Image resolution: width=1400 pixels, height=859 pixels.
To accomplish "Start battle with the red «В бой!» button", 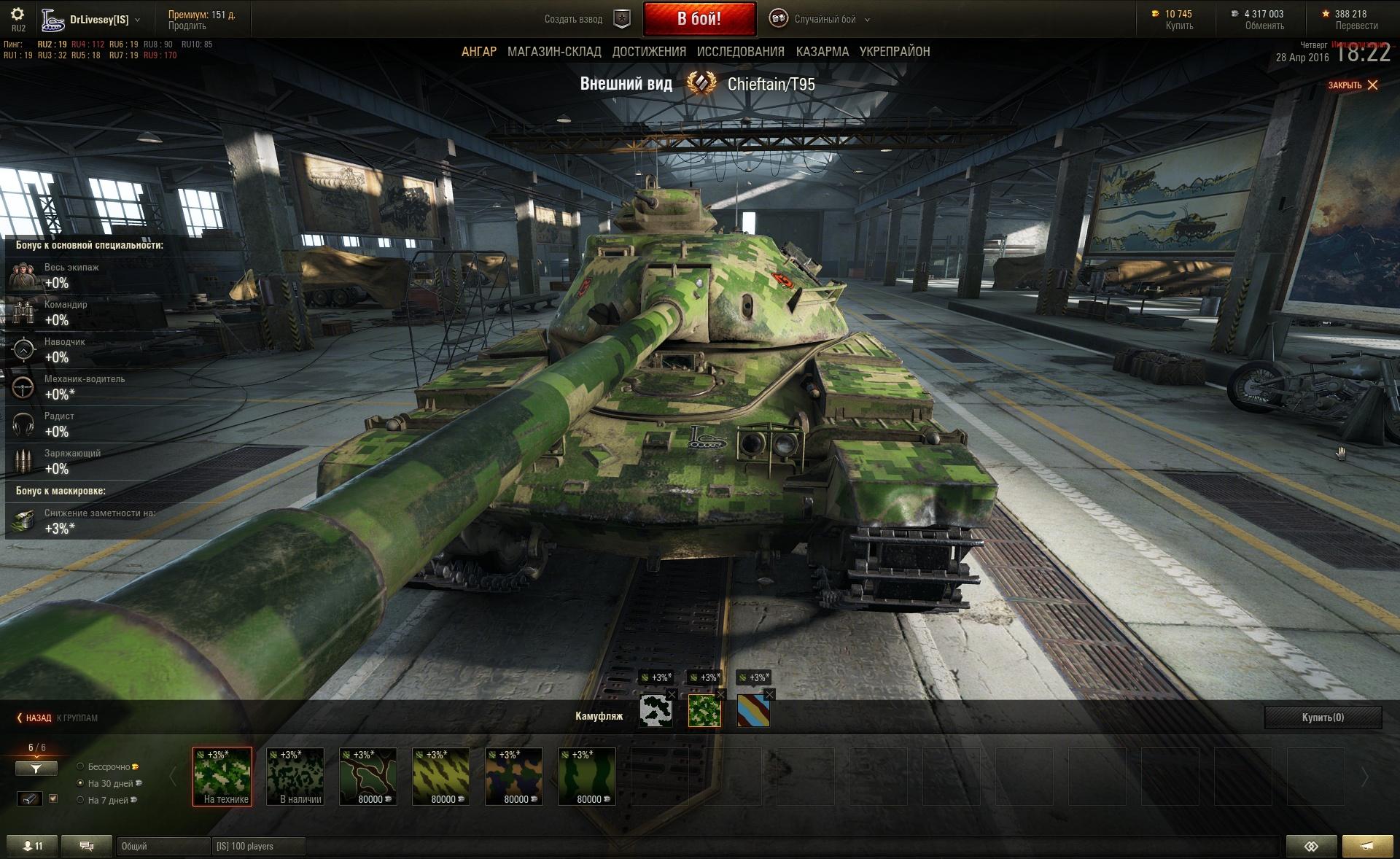I will pyautogui.click(x=699, y=19).
